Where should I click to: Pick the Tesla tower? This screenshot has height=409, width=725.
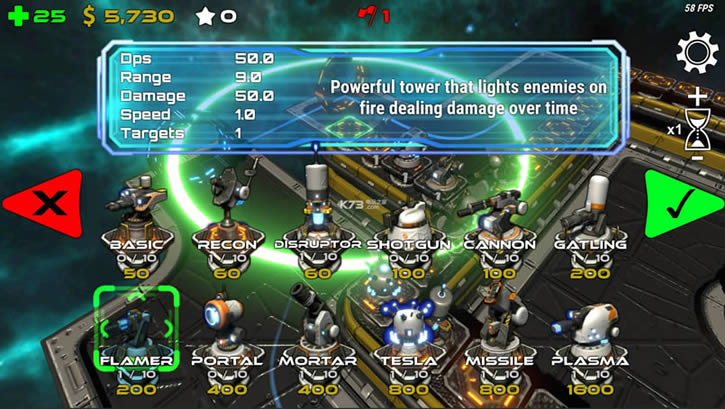click(x=407, y=326)
